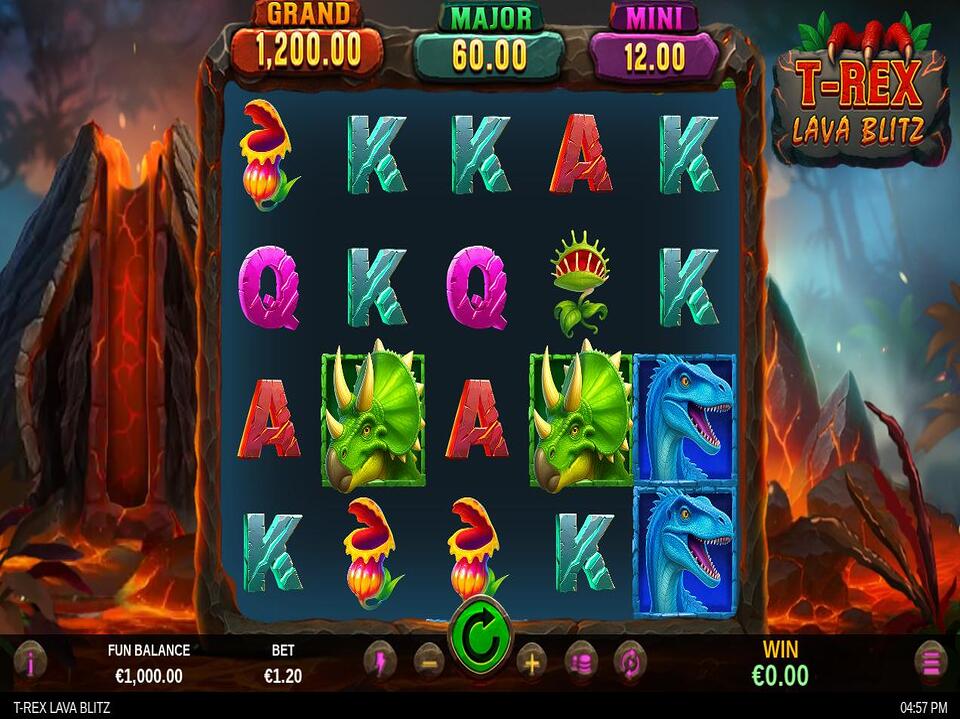Toggle the lightning bolt turbo spin

(380, 661)
